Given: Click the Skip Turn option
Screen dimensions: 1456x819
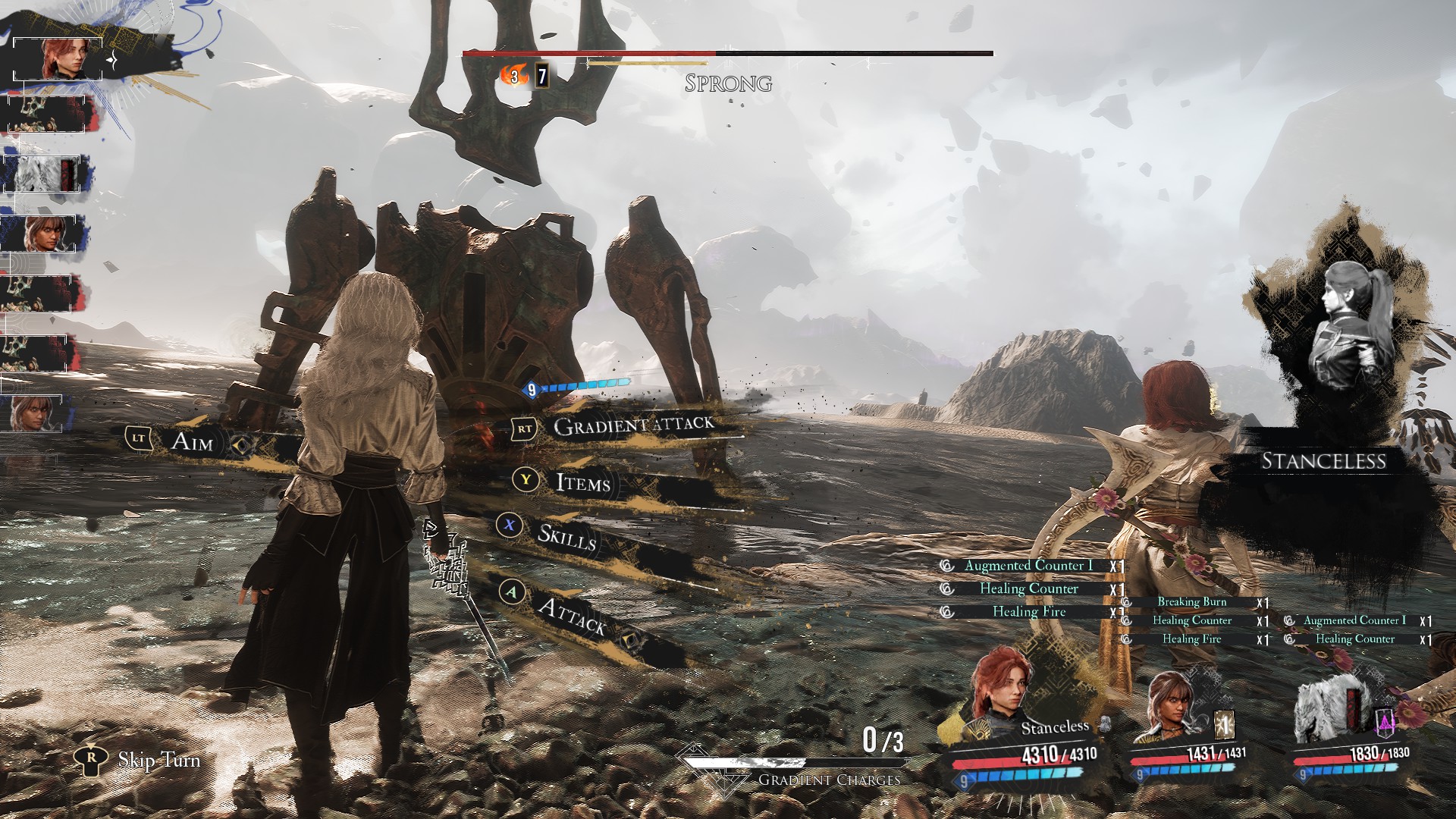Looking at the screenshot, I should (158, 760).
